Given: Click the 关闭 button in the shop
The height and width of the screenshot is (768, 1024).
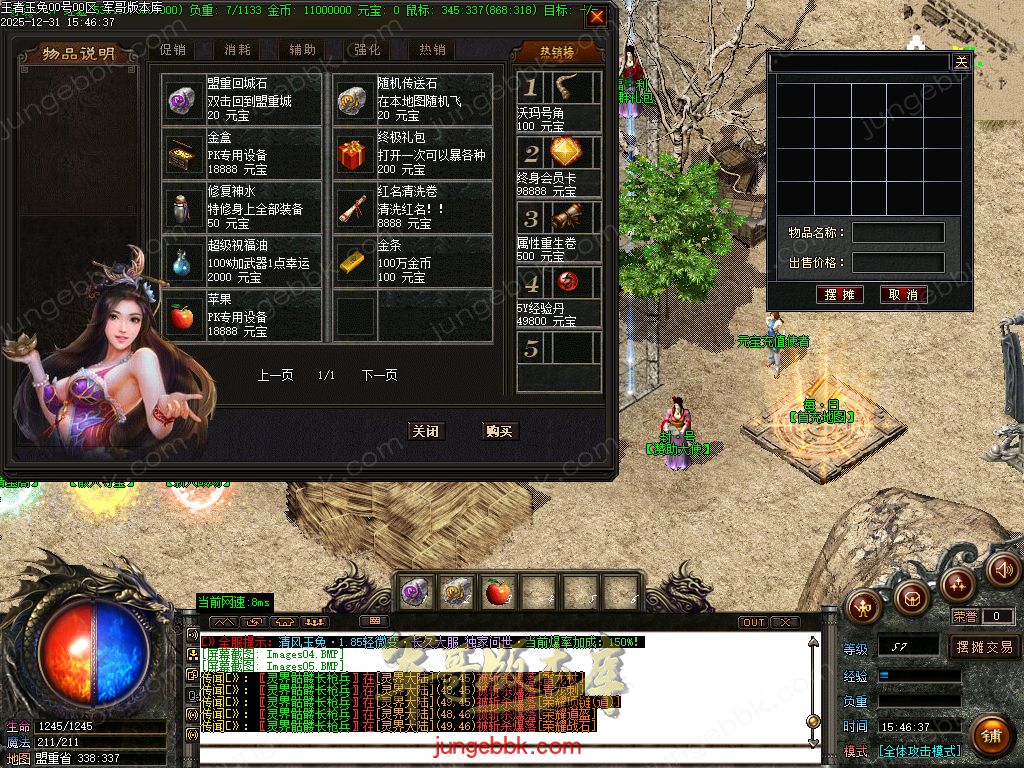Looking at the screenshot, I should pos(426,431).
